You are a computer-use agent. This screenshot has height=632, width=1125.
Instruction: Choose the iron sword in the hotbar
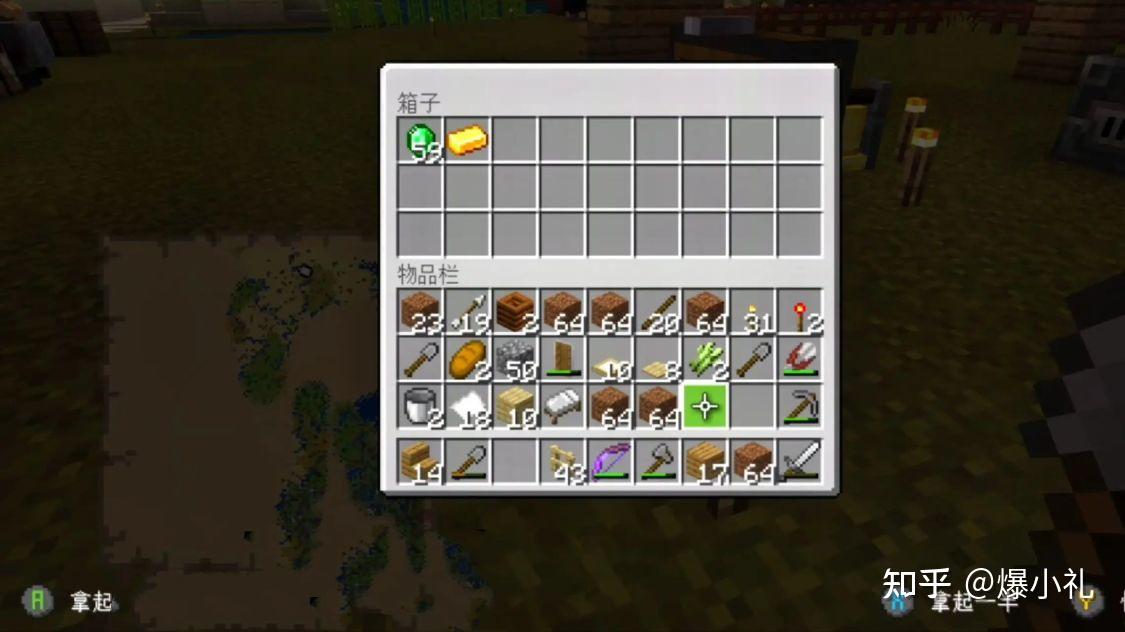pos(800,463)
